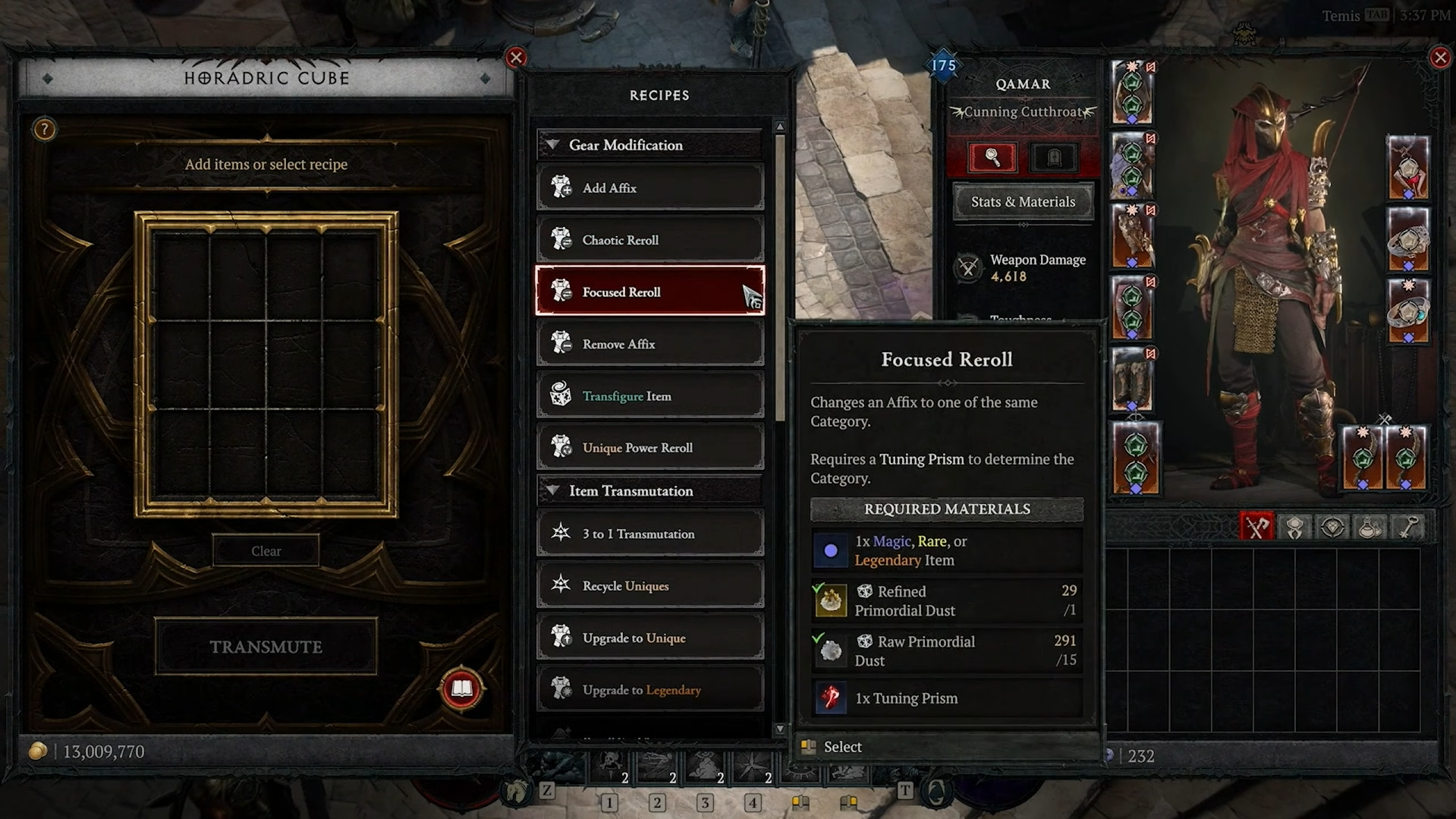Pick the Upgrade to Unique recipe
1456x819 pixels.
tap(649, 638)
